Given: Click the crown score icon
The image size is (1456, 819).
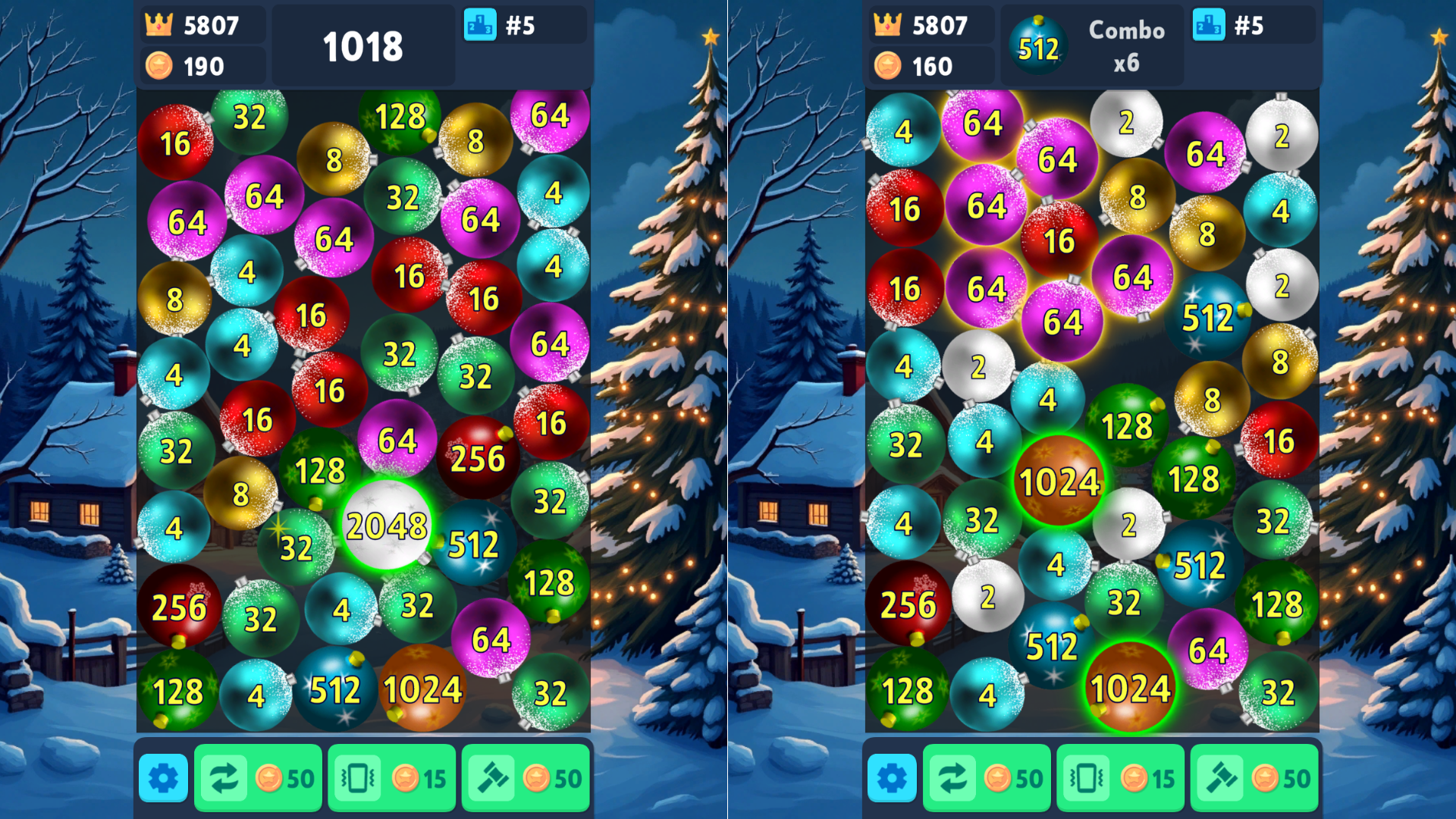Looking at the screenshot, I should pos(158,25).
